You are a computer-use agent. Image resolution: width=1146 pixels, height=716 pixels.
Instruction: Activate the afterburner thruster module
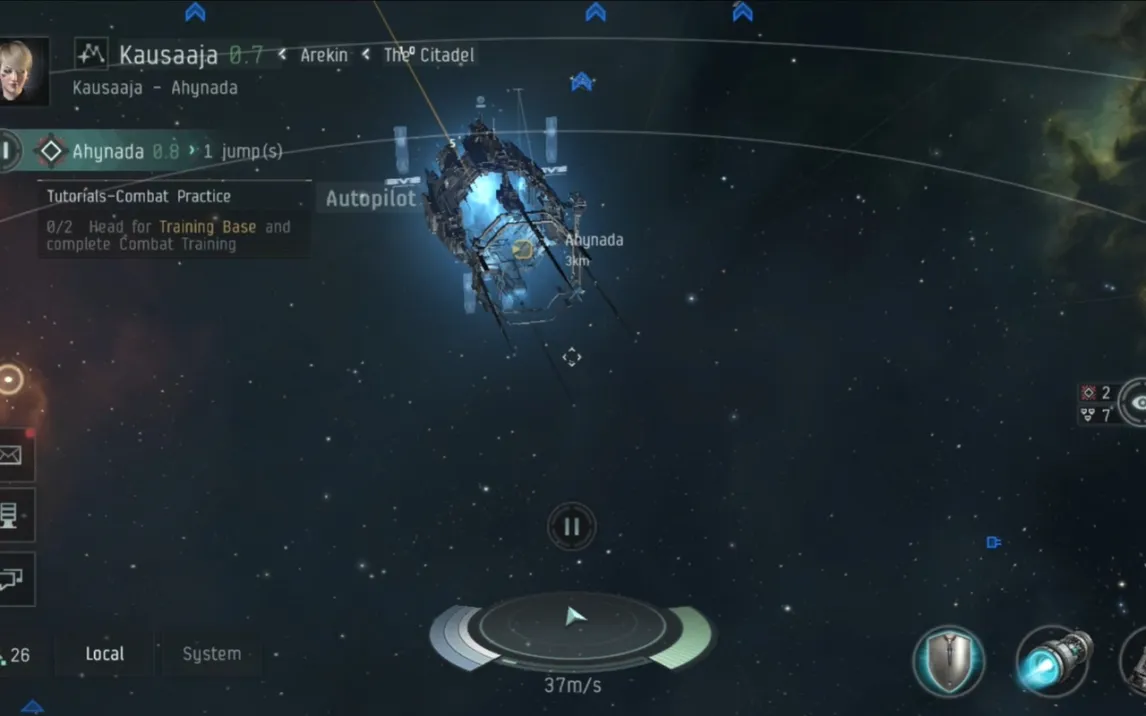pyautogui.click(x=1052, y=661)
